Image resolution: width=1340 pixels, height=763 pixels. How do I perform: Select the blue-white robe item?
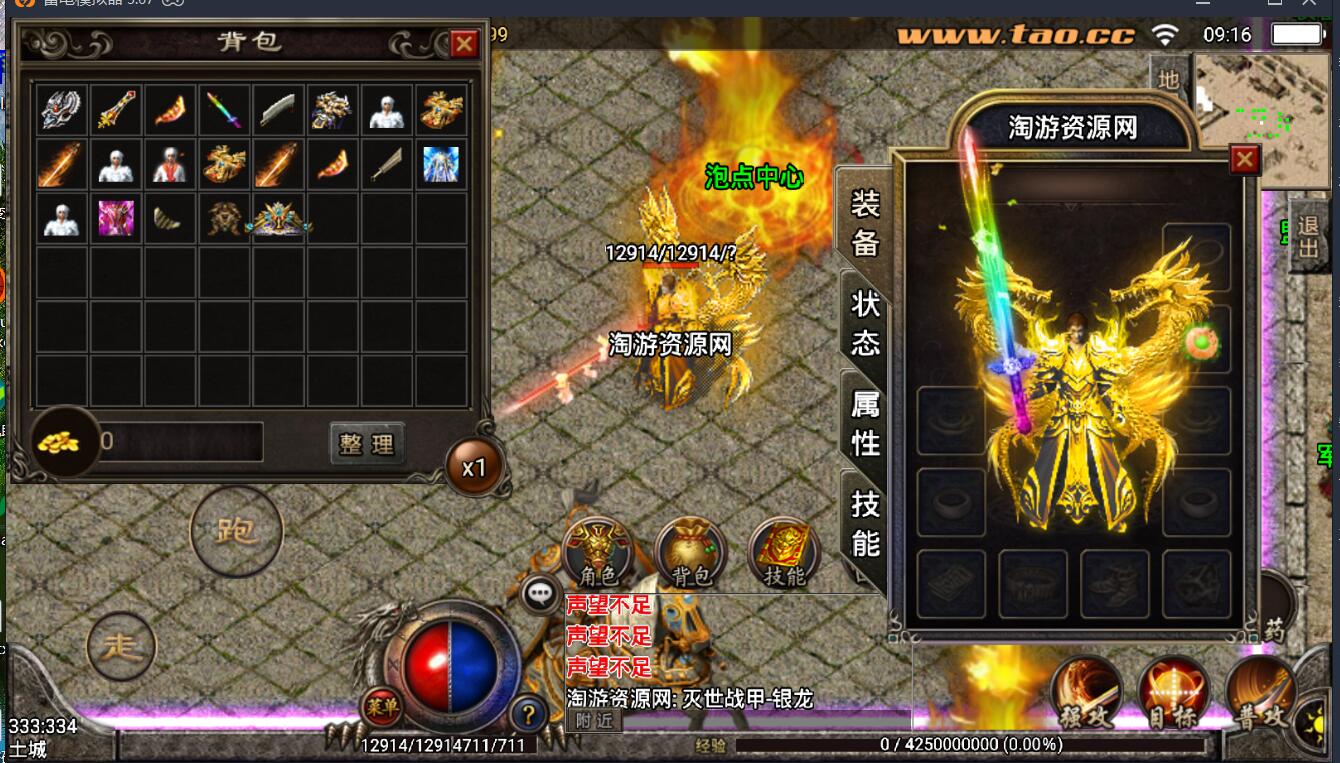tap(440, 164)
